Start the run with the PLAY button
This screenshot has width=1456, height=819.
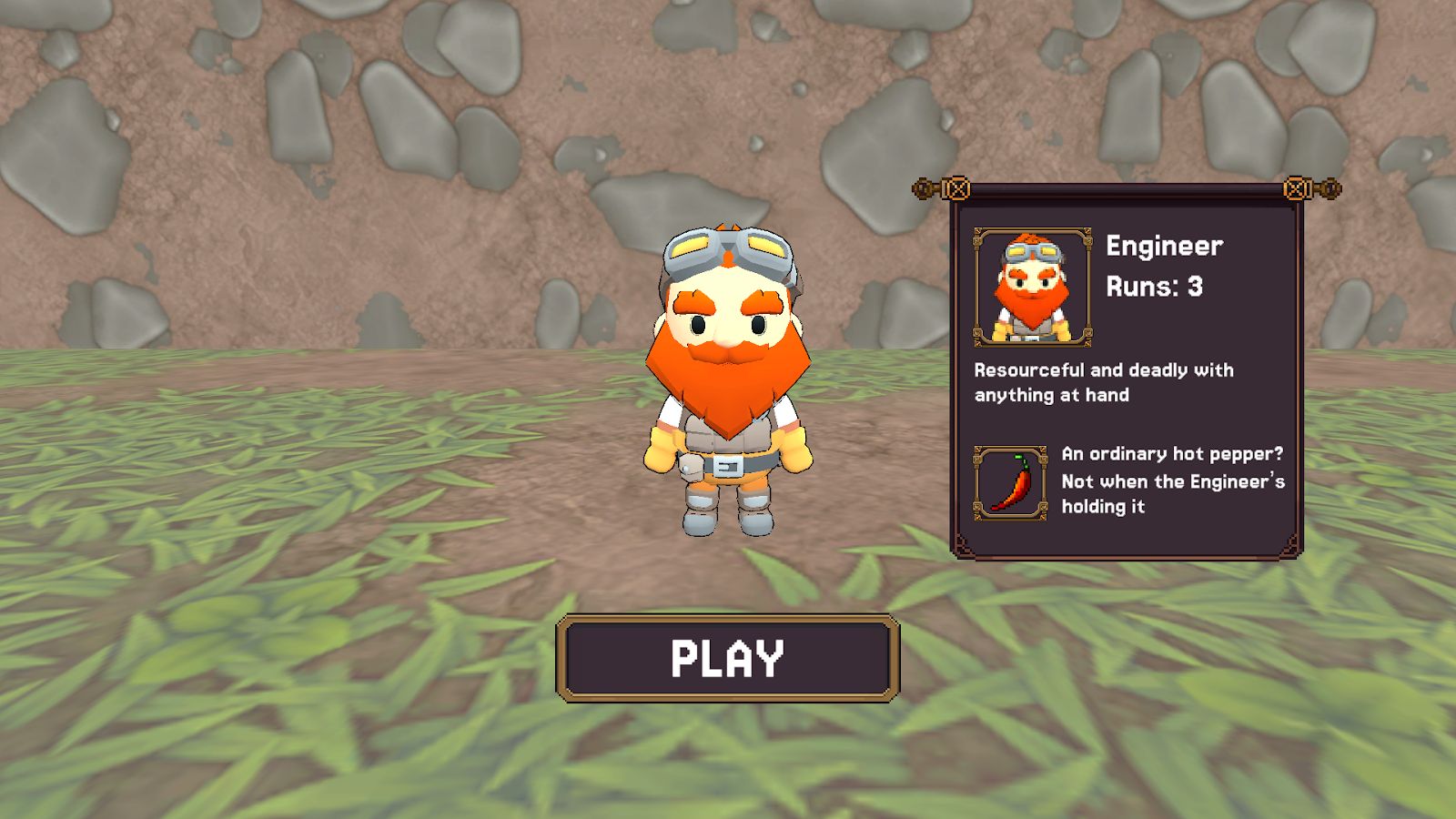(x=727, y=658)
